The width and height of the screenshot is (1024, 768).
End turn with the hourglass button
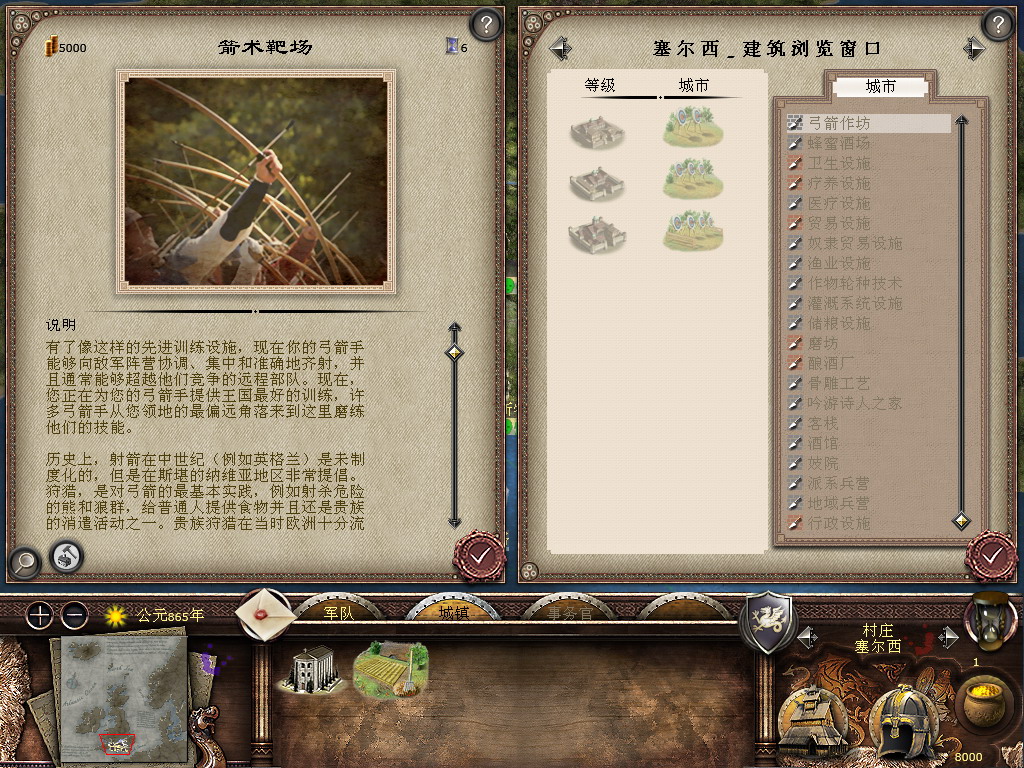(989, 620)
